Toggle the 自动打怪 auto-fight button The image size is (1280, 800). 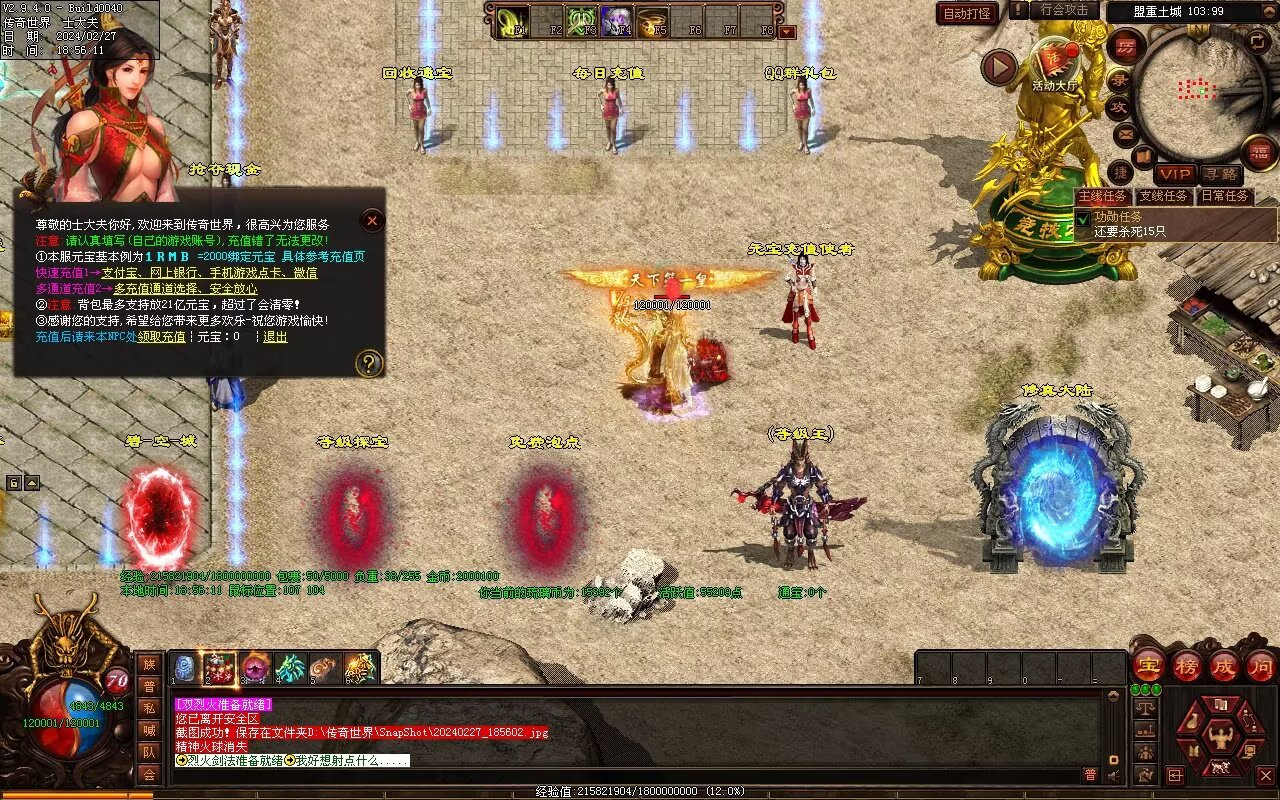[967, 14]
